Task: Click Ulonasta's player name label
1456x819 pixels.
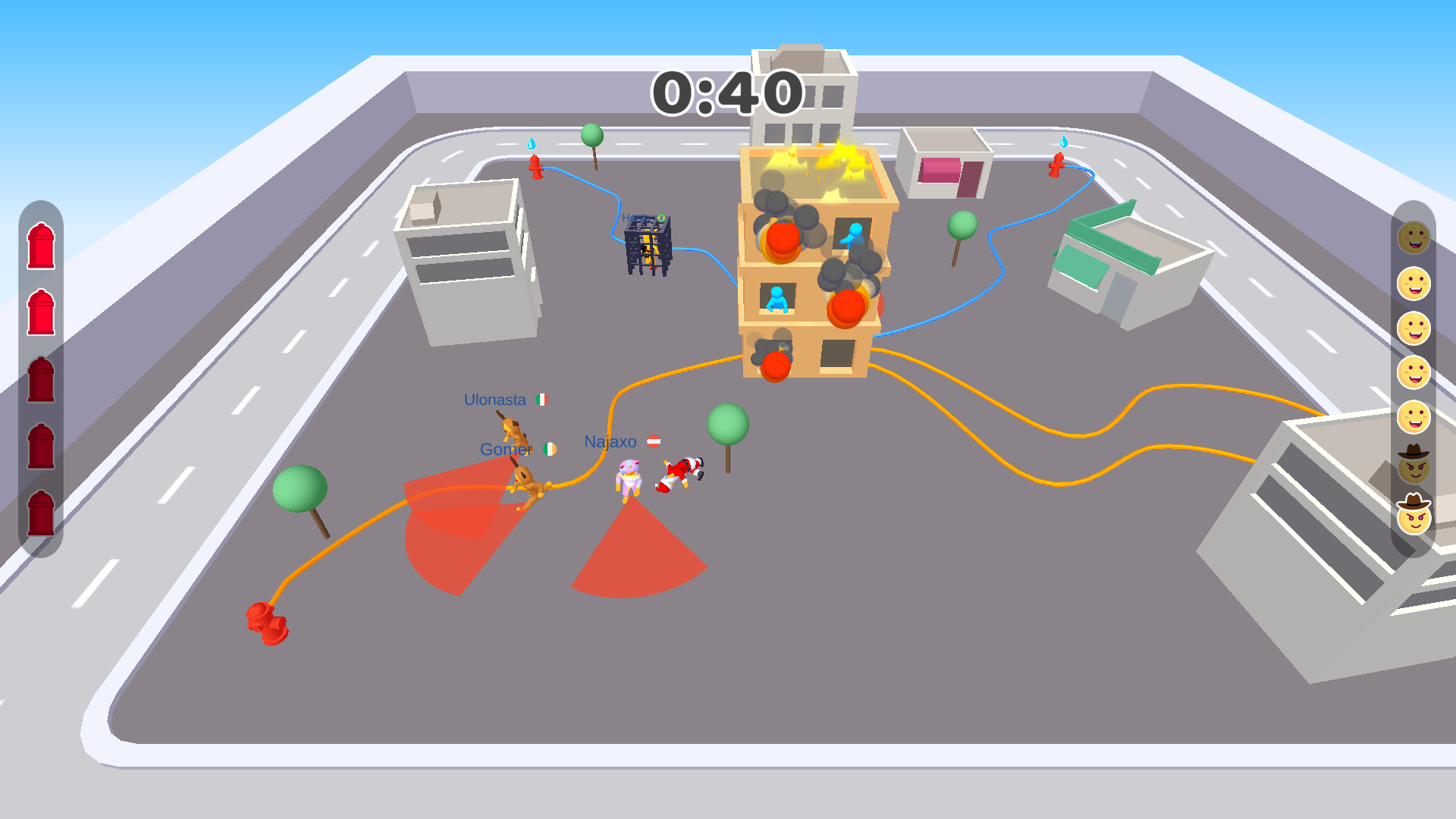Action: pos(494,399)
